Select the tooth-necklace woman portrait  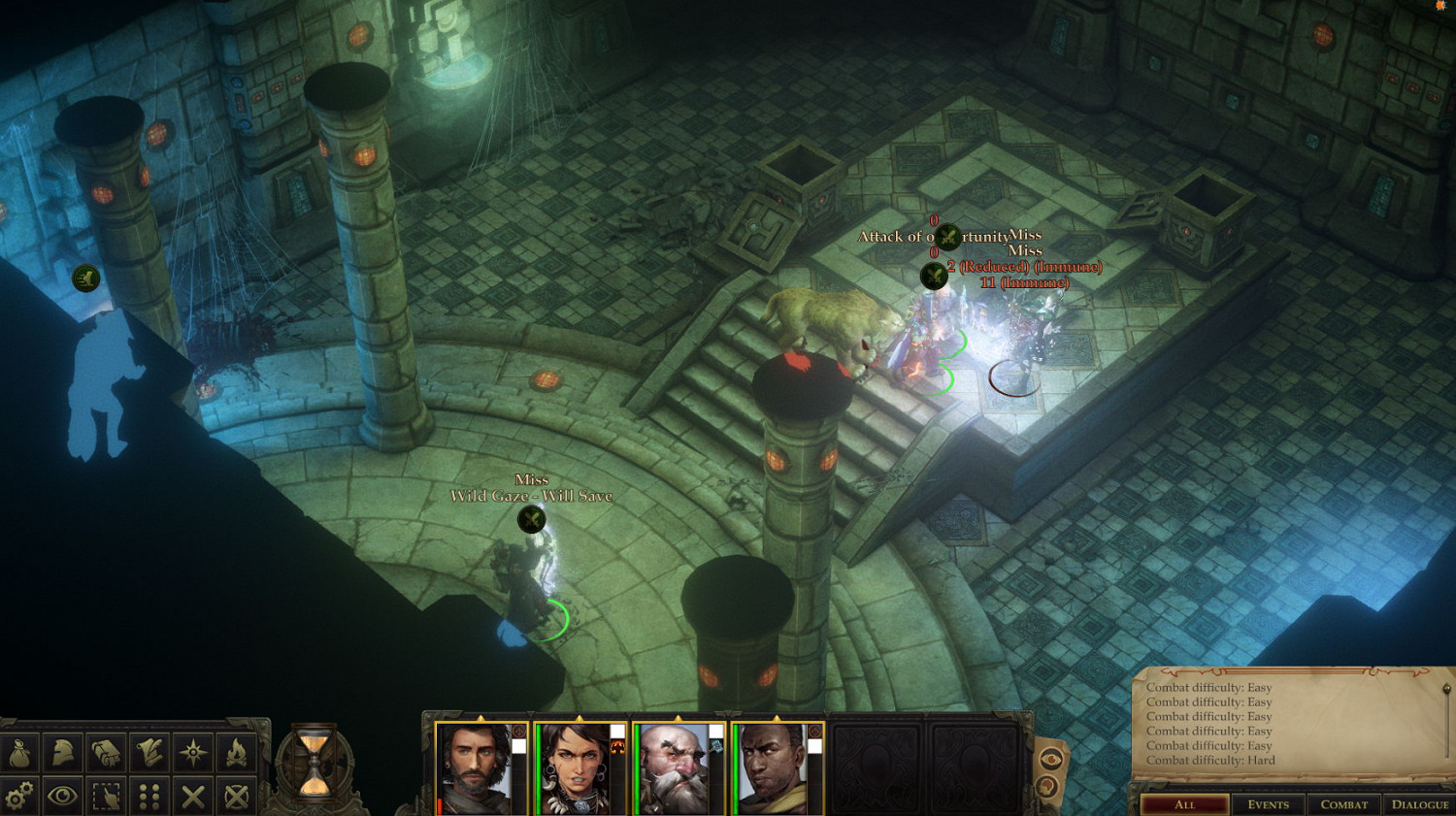pyautogui.click(x=578, y=768)
